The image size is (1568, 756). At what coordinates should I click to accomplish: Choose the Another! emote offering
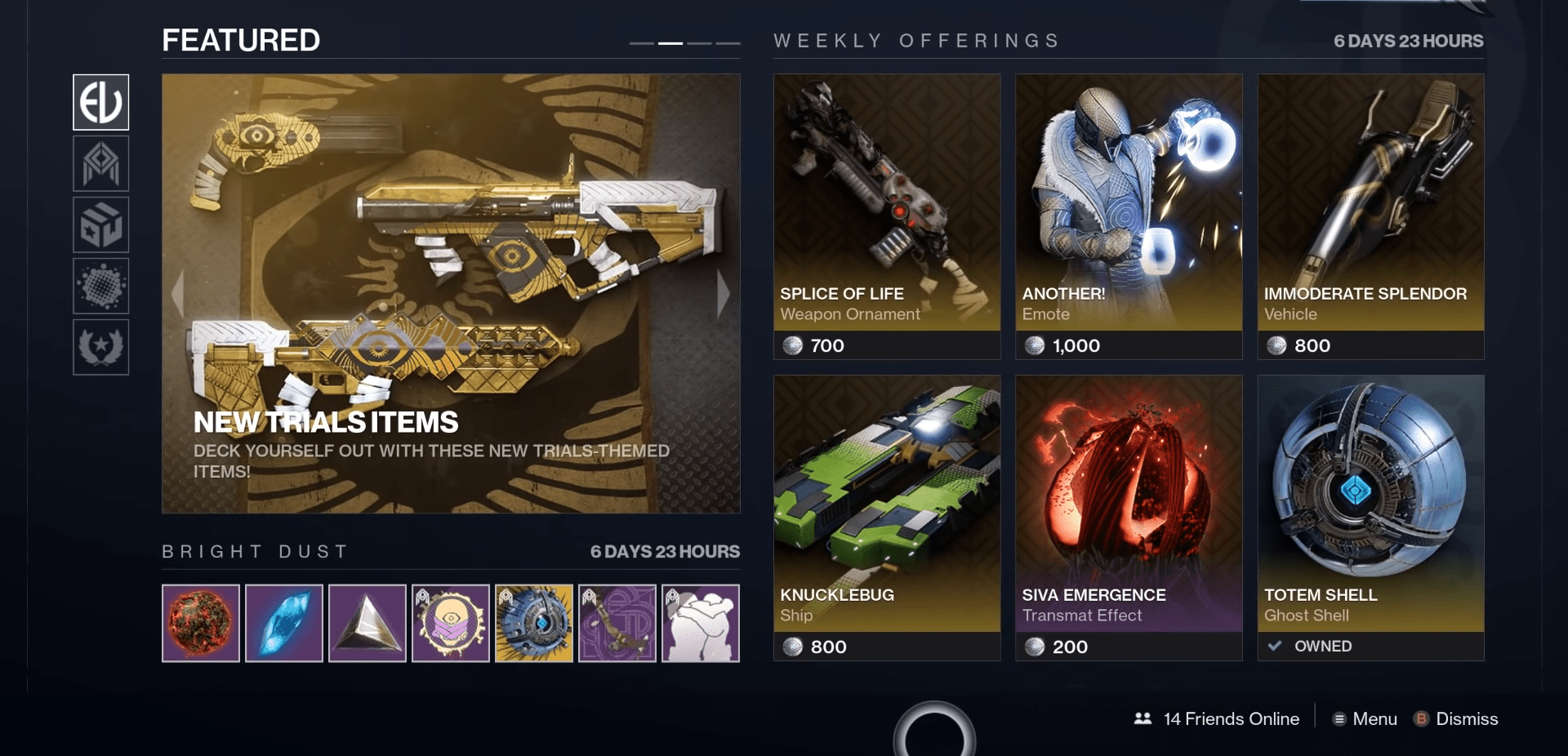pyautogui.click(x=1129, y=216)
